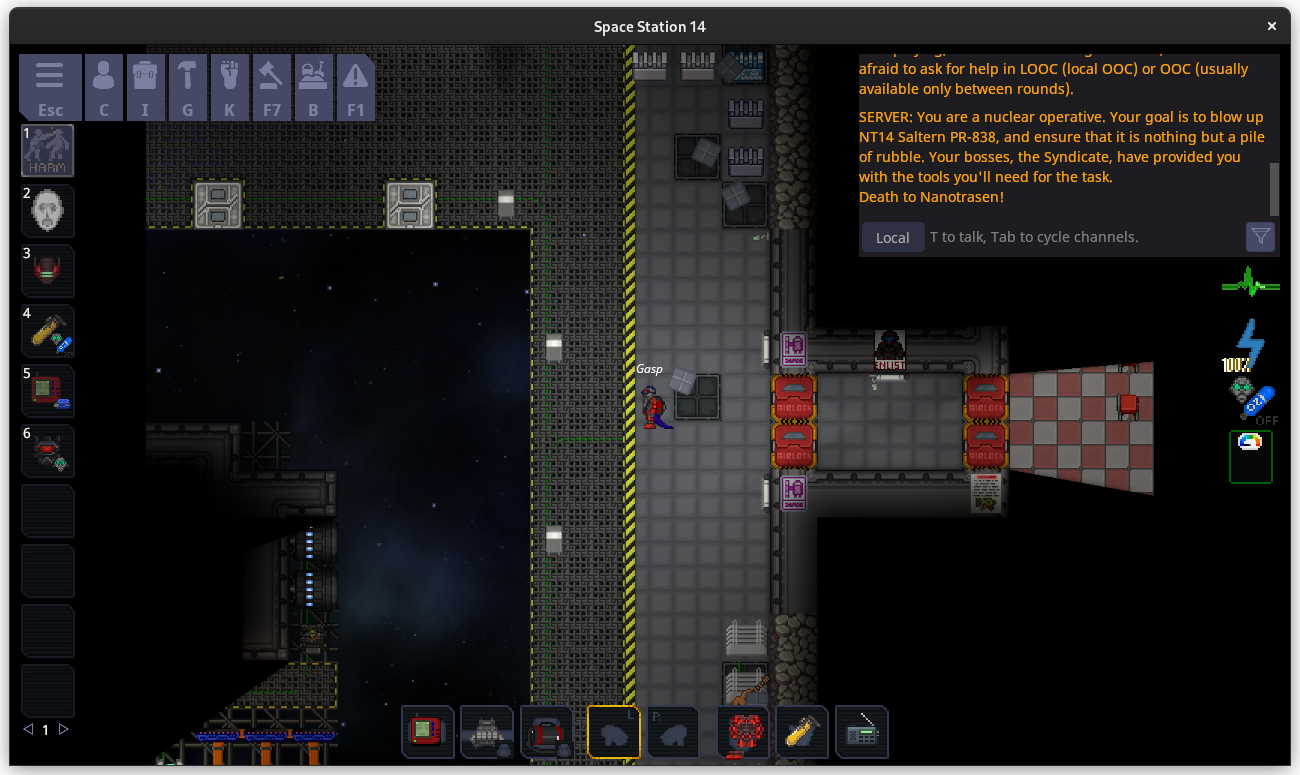Toggle the HARM combat mode slot
The width and height of the screenshot is (1300, 775).
[x=48, y=151]
